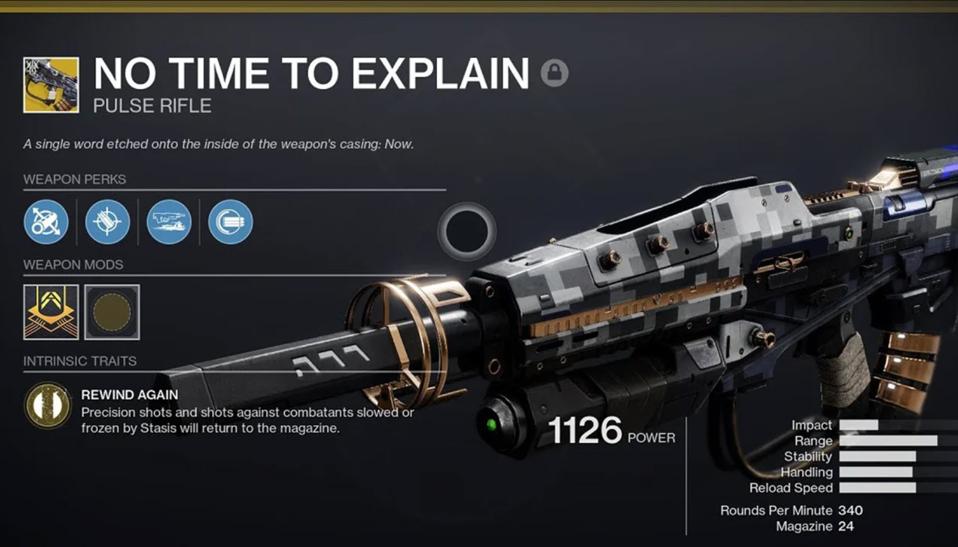The image size is (958, 547).
Task: View the magazine rounds weapon perk
Action: 230,221
